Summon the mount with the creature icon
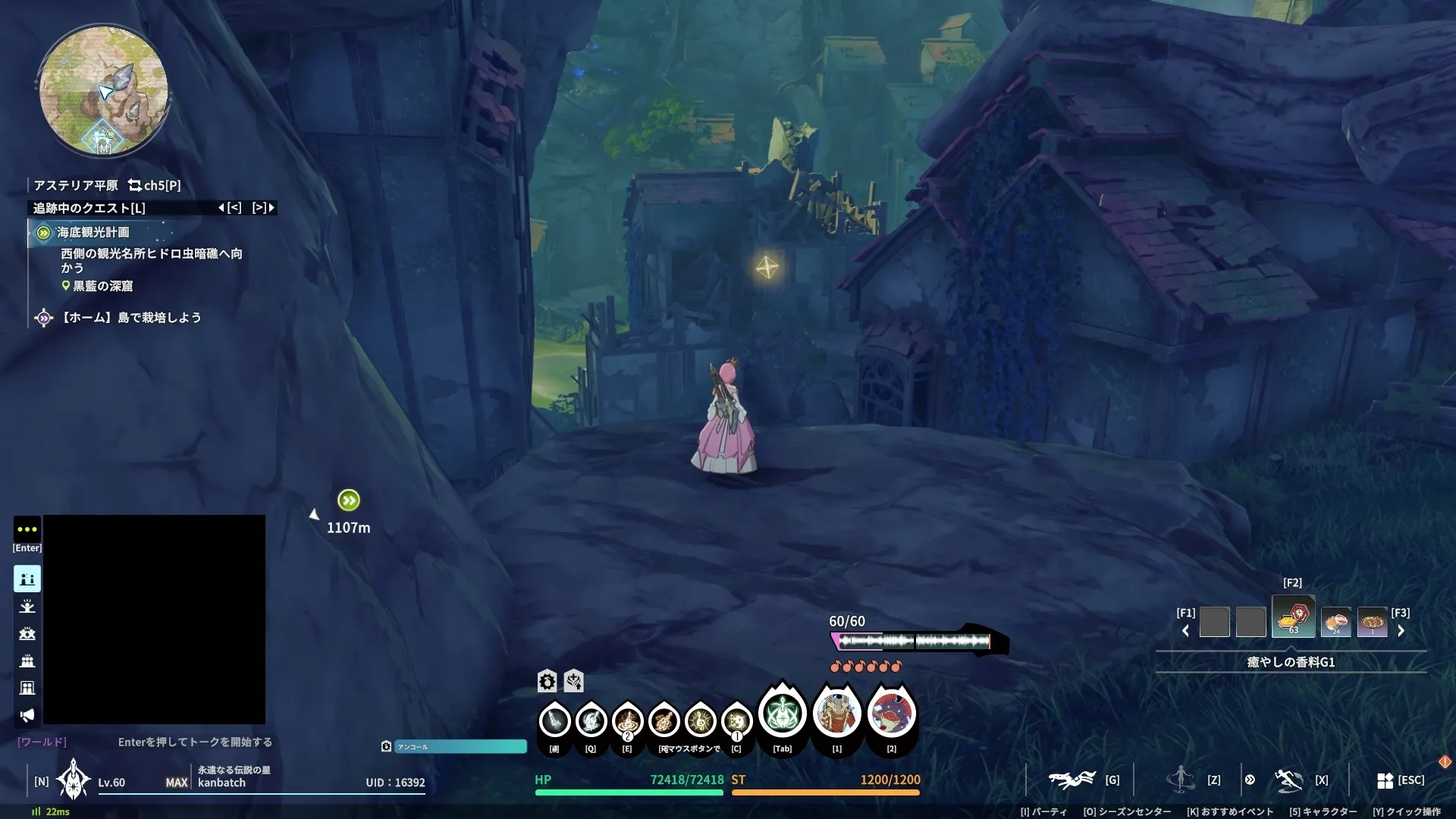Screen dimensions: 1456x819 [1072, 780]
